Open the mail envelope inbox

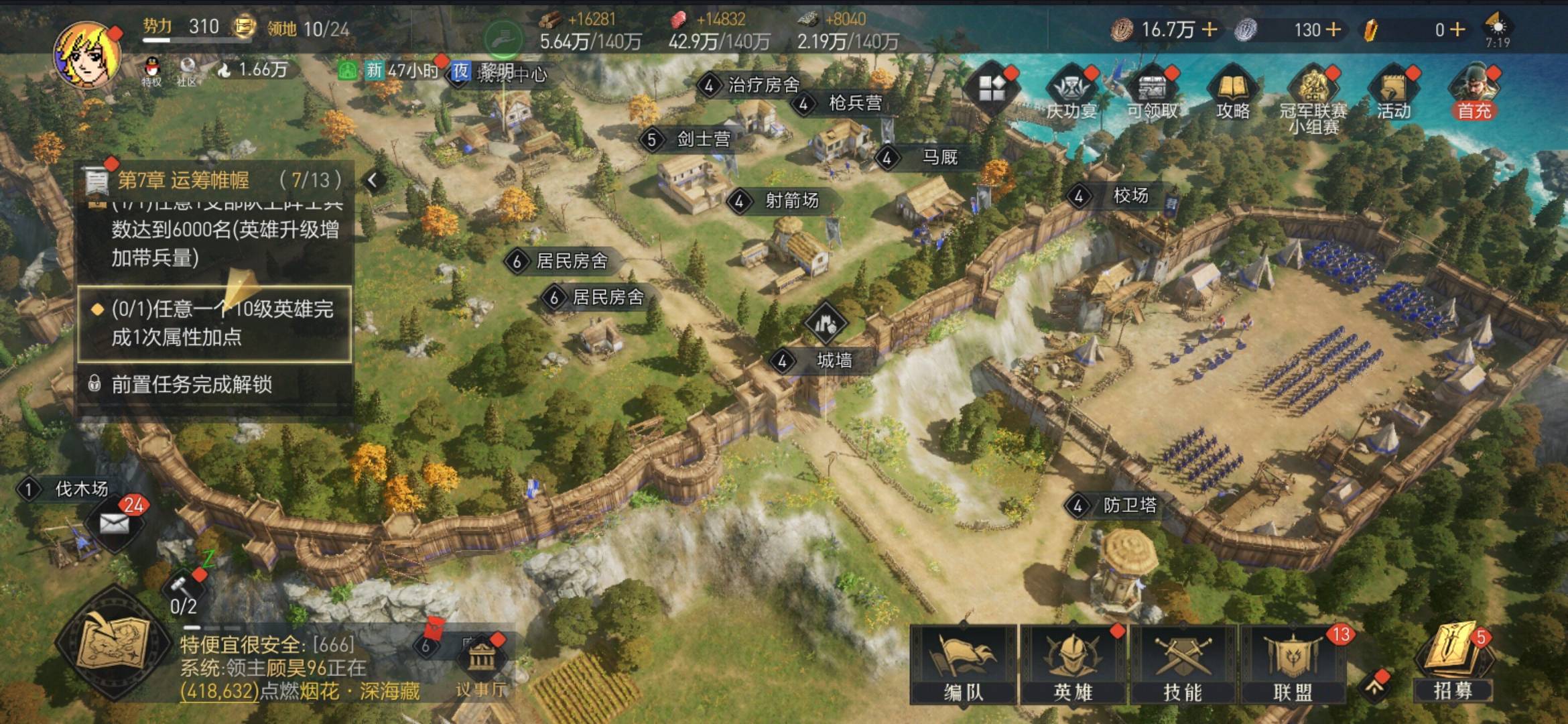click(x=115, y=524)
